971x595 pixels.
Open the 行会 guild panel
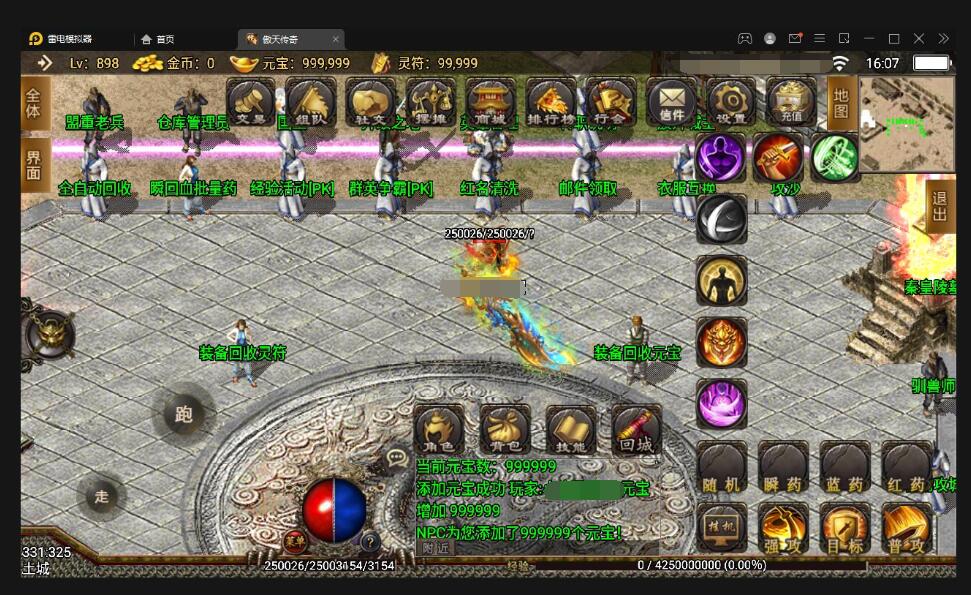pyautogui.click(x=610, y=102)
